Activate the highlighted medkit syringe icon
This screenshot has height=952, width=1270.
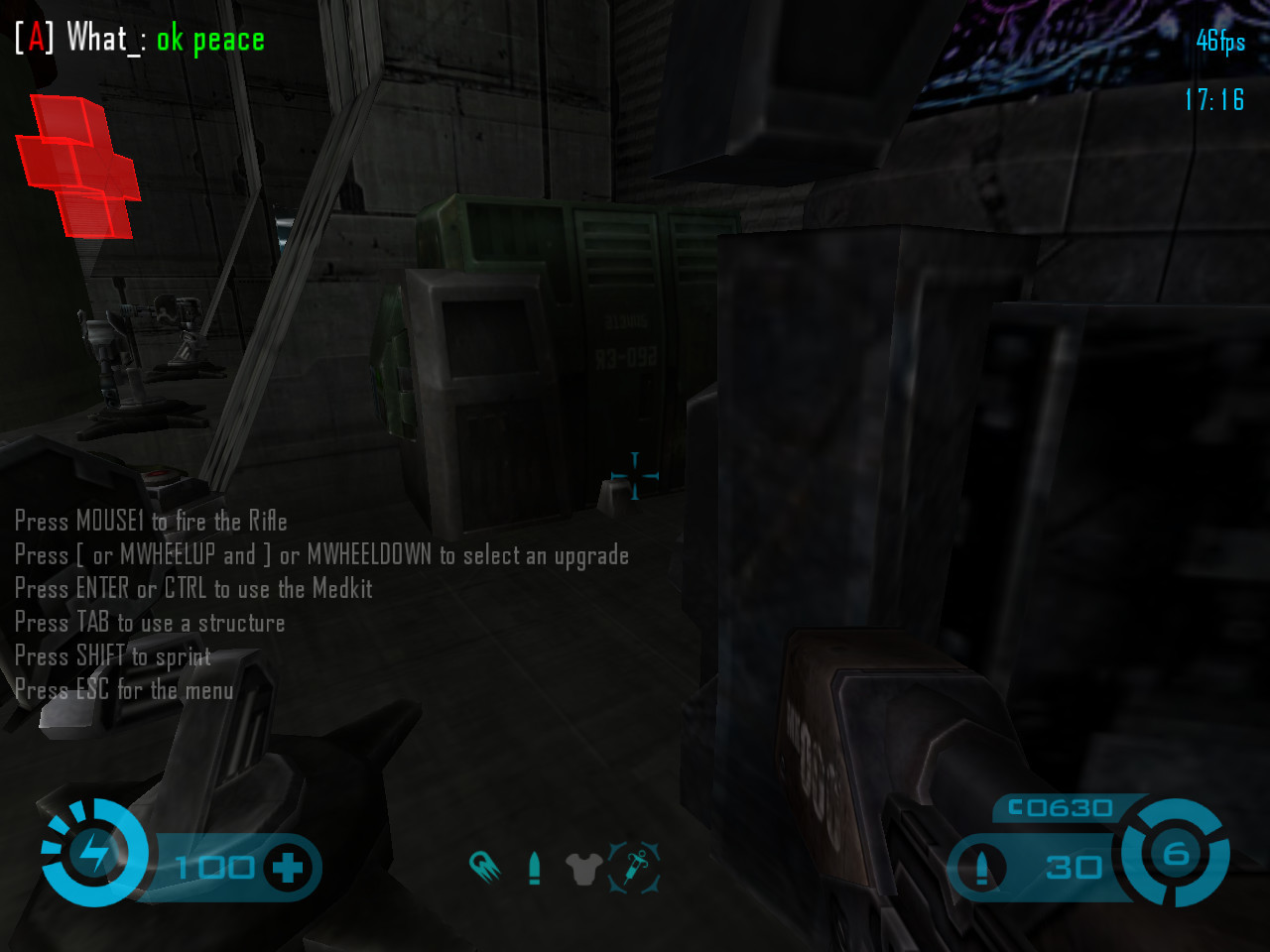(634, 867)
